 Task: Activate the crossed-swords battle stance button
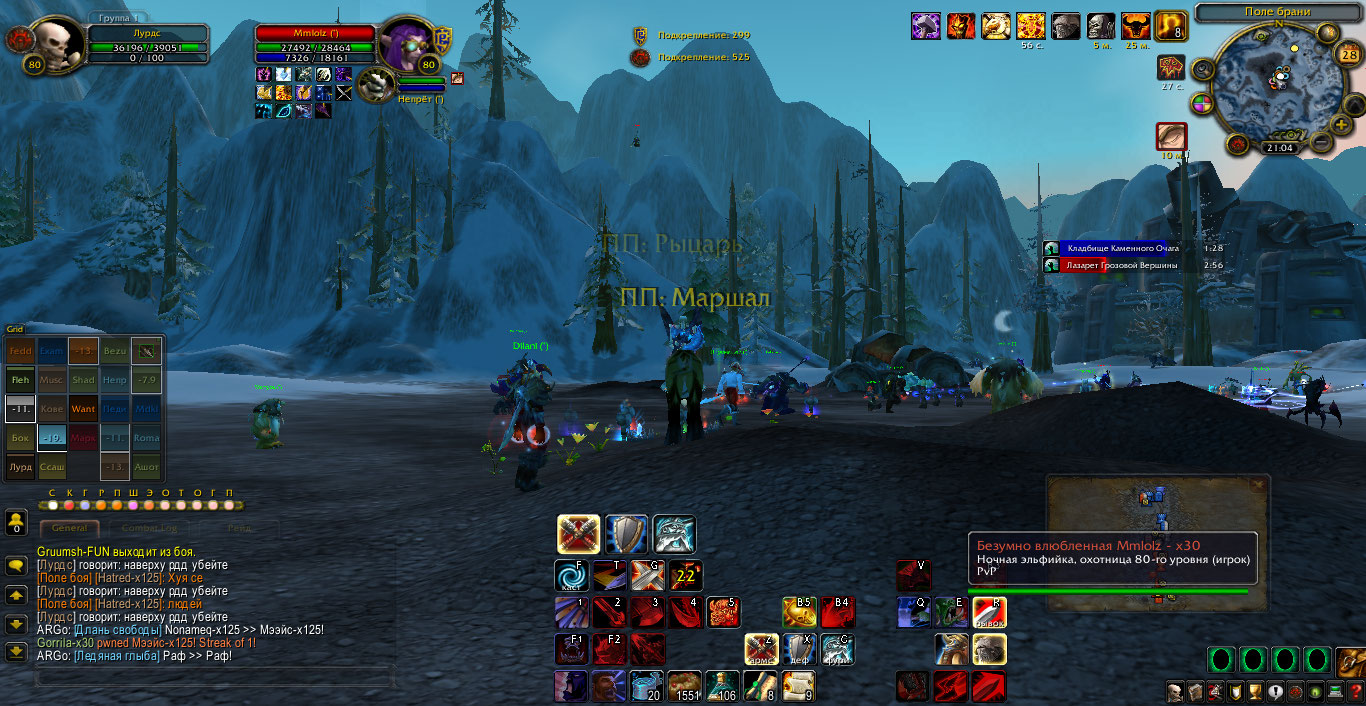(578, 535)
